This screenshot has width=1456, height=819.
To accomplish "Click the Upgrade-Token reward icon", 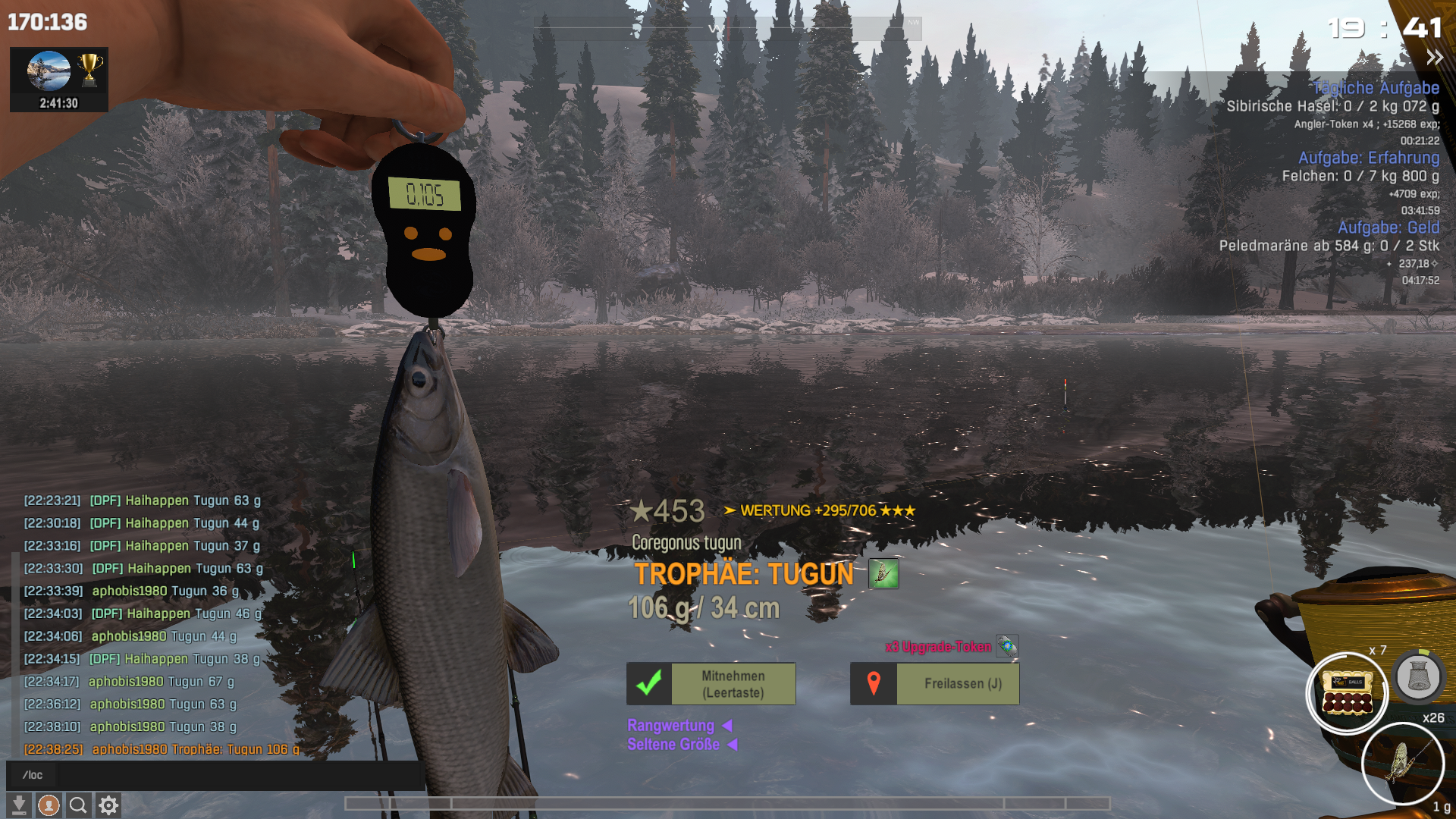I will [x=1006, y=646].
